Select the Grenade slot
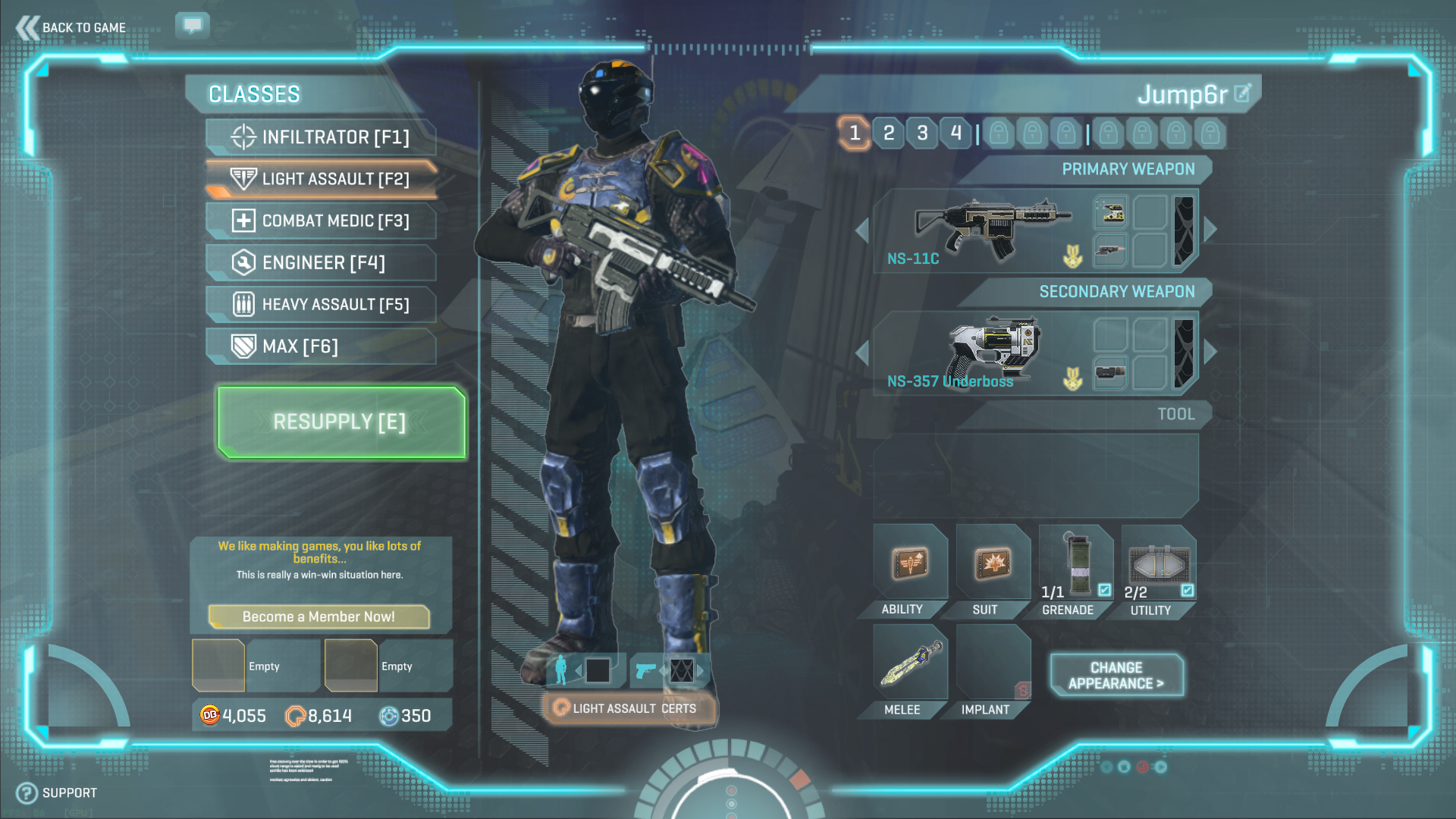The width and height of the screenshot is (1456, 819). [1075, 565]
